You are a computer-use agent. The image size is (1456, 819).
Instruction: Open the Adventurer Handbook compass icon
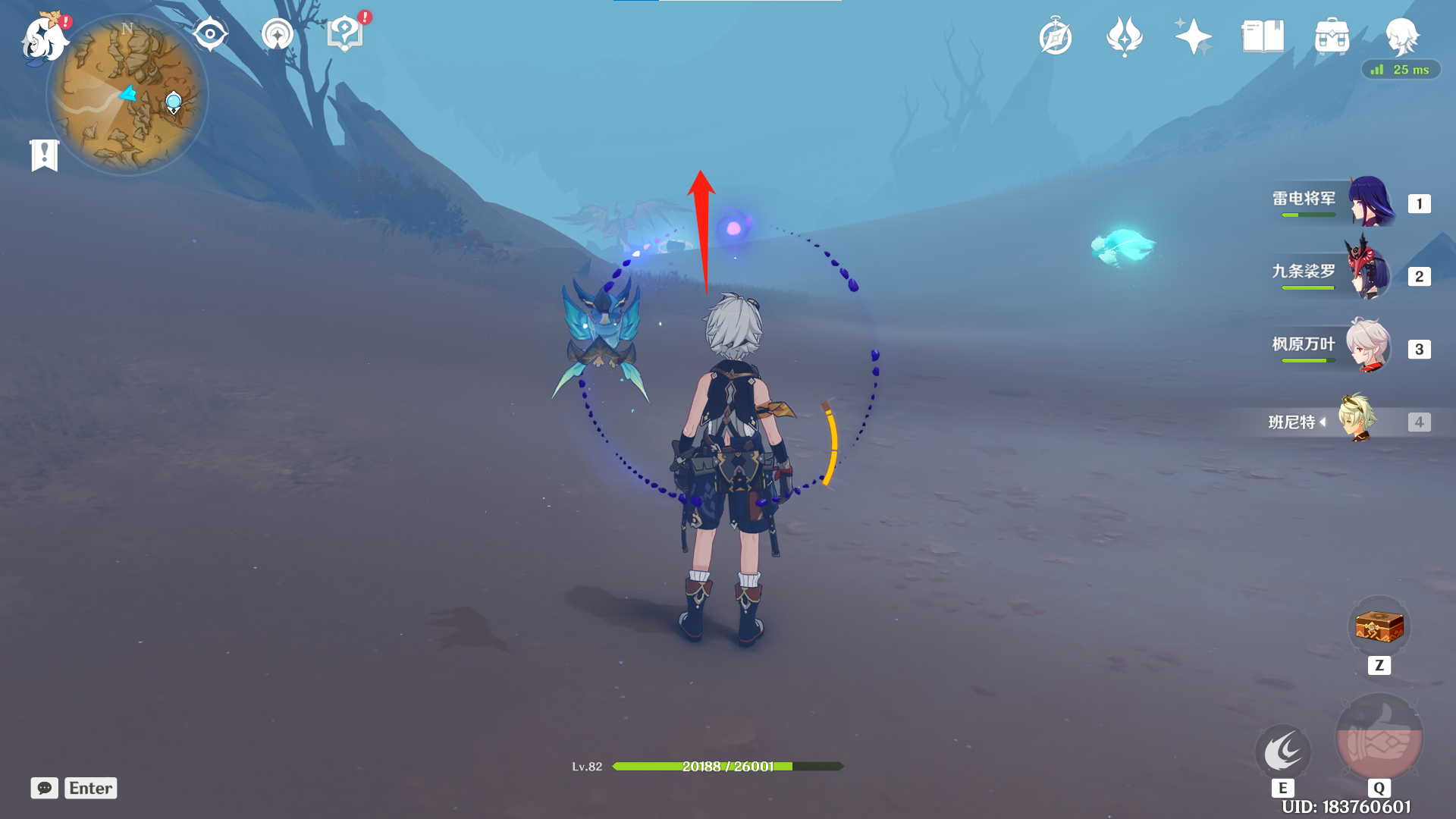(x=1056, y=37)
